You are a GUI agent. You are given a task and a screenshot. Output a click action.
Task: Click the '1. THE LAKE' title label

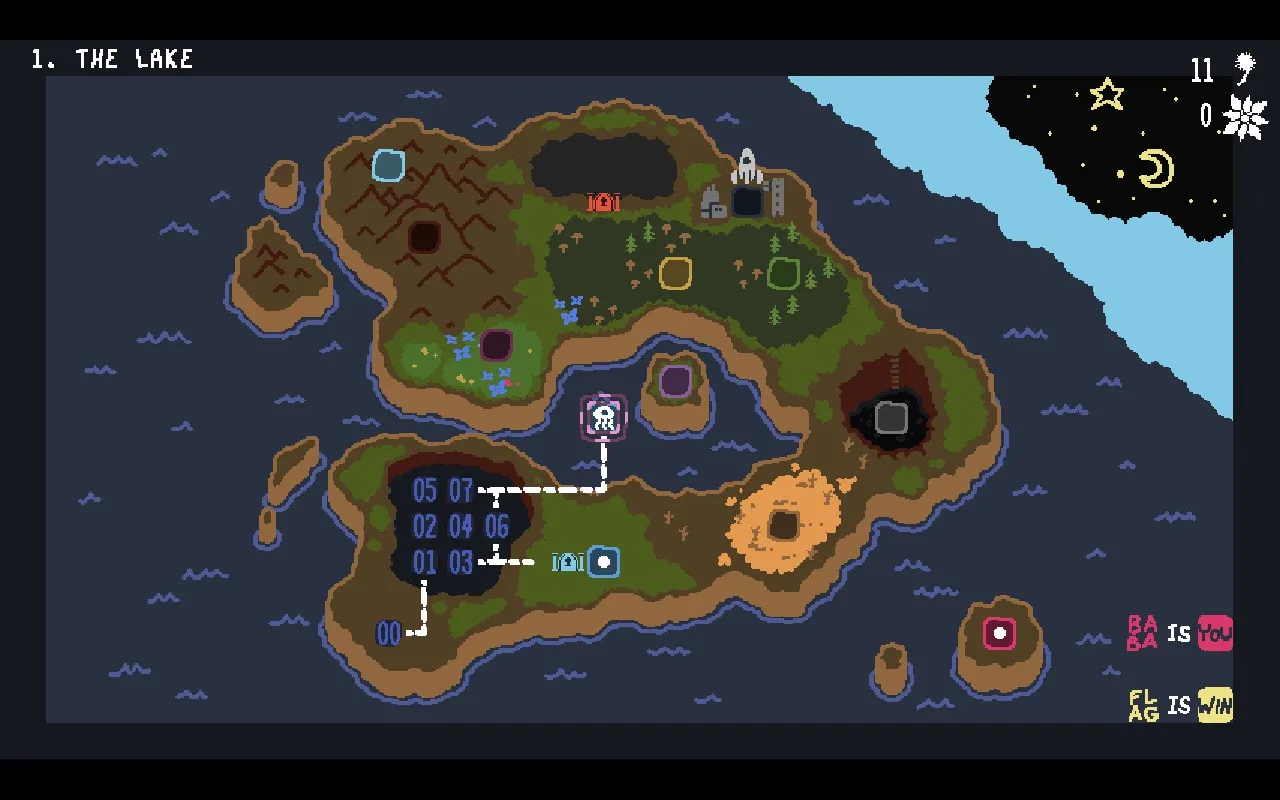[113, 58]
